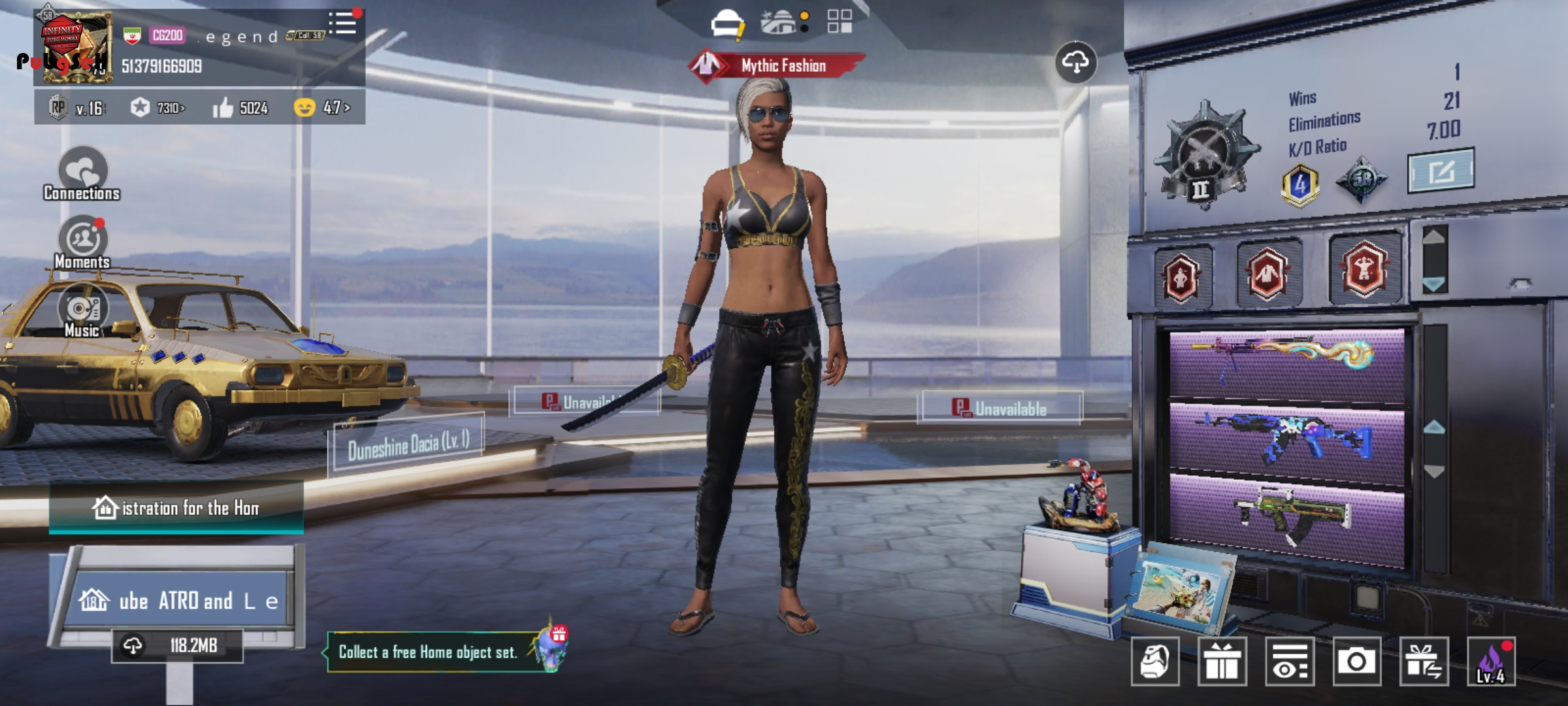Open the Lv.4 flame icon
1568x706 pixels.
(x=1491, y=662)
